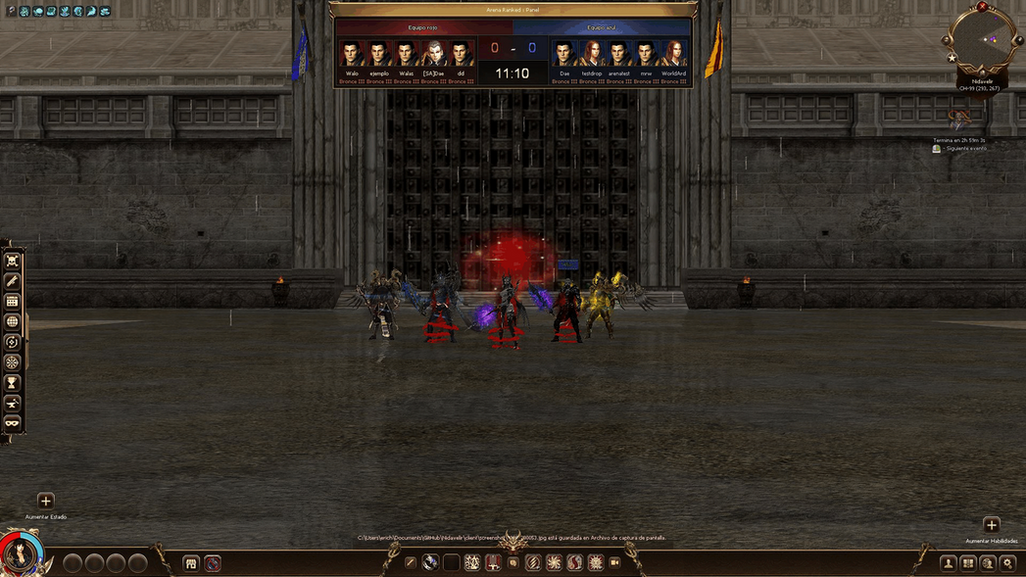
Task: Open the skull and crossbones side menu
Action: coord(13,260)
